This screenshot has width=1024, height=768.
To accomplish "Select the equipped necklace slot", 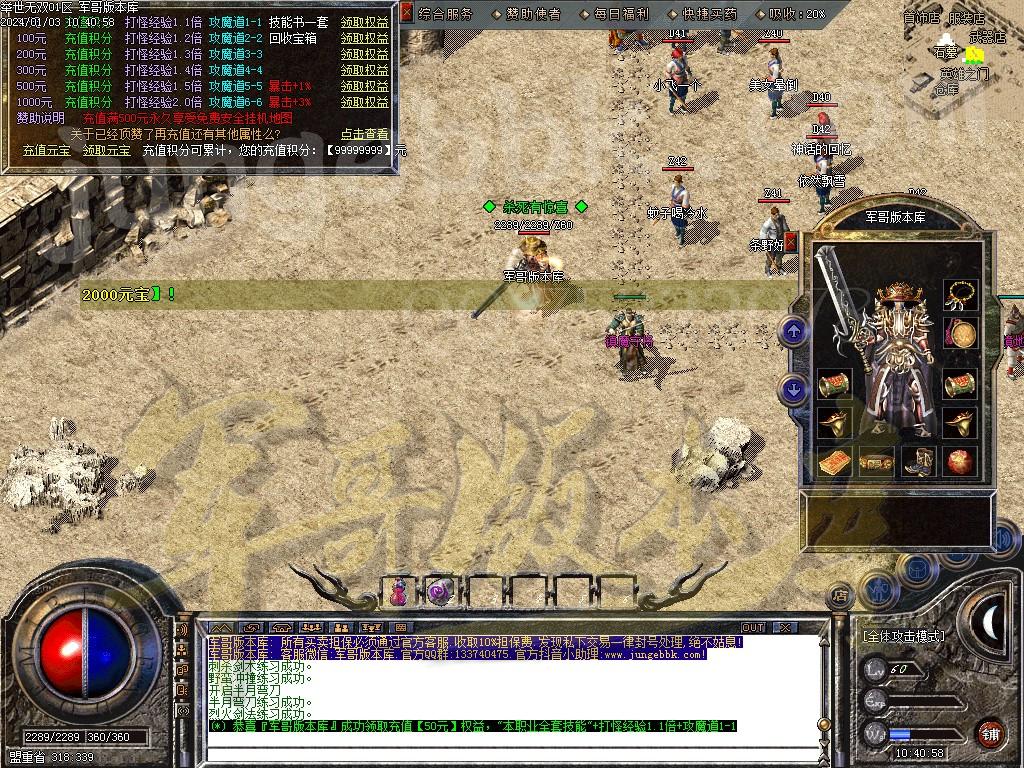I will pos(961,294).
